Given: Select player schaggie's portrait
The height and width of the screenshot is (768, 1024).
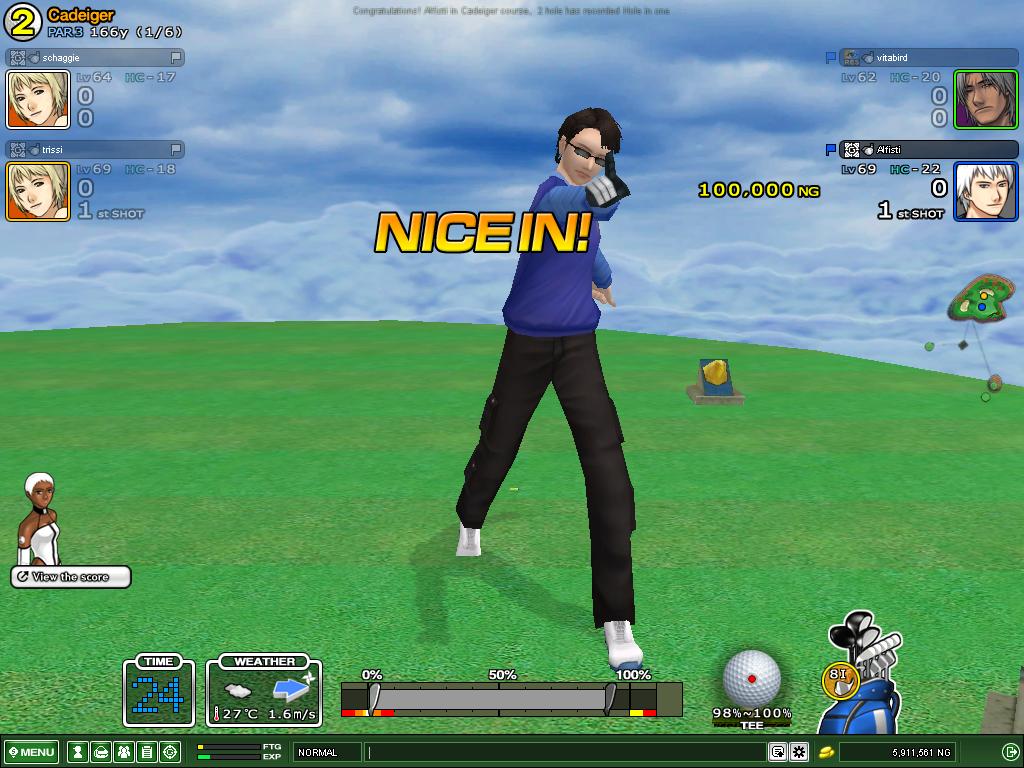Looking at the screenshot, I should pyautogui.click(x=38, y=99).
